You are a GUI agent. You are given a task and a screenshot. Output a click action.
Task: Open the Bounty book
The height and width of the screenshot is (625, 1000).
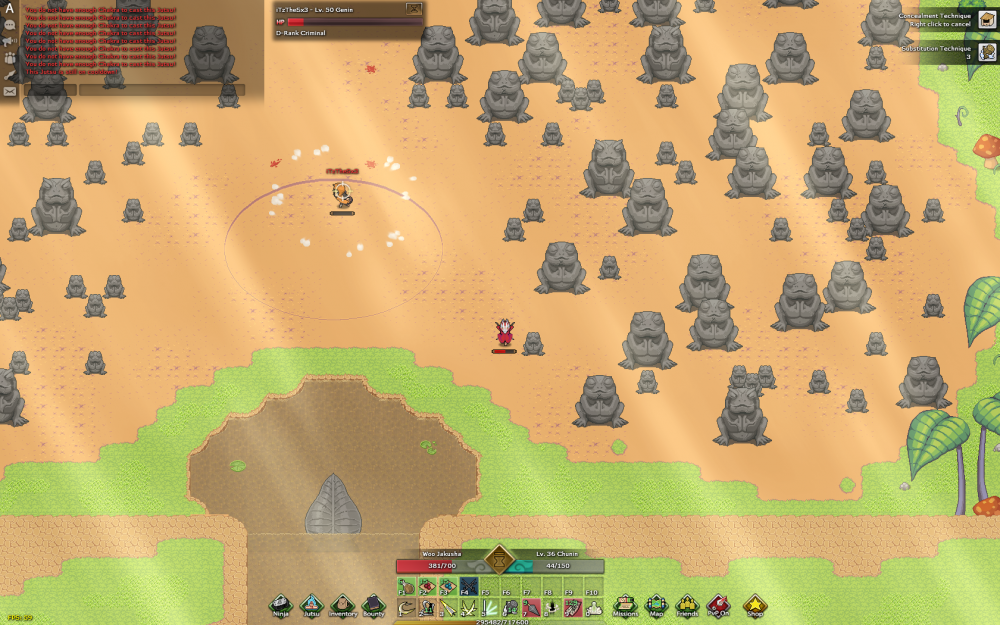pos(373,603)
